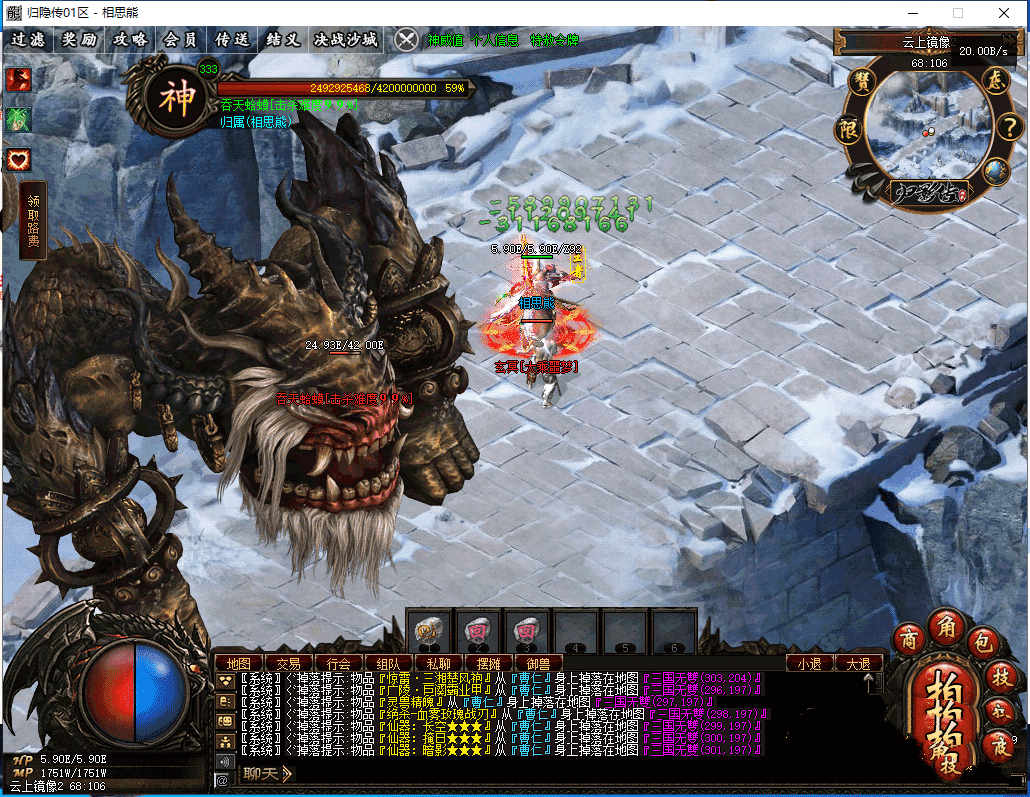Open the 会员 membership menu
Screen dimensions: 1030x797
[x=181, y=40]
